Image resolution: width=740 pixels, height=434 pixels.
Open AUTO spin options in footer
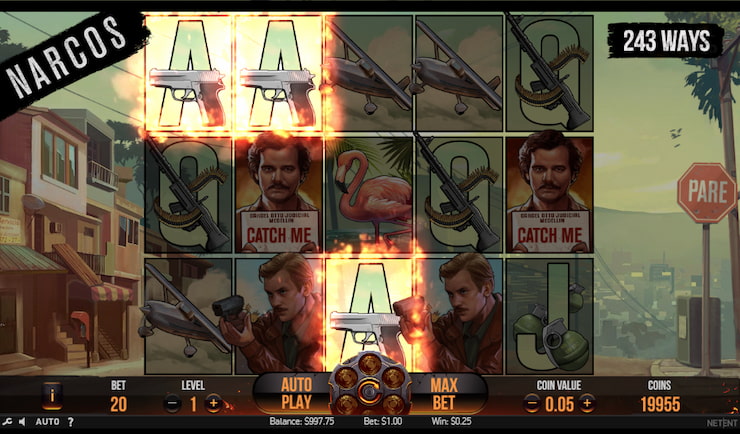click(48, 422)
